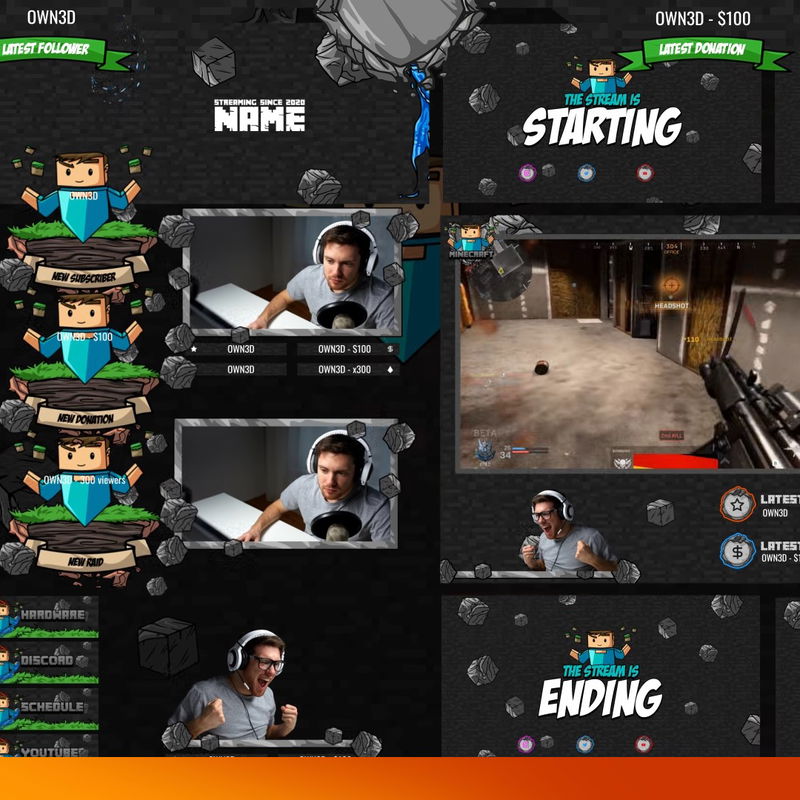Select the New Subscriber alert badge
The image size is (800, 800).
point(84,276)
